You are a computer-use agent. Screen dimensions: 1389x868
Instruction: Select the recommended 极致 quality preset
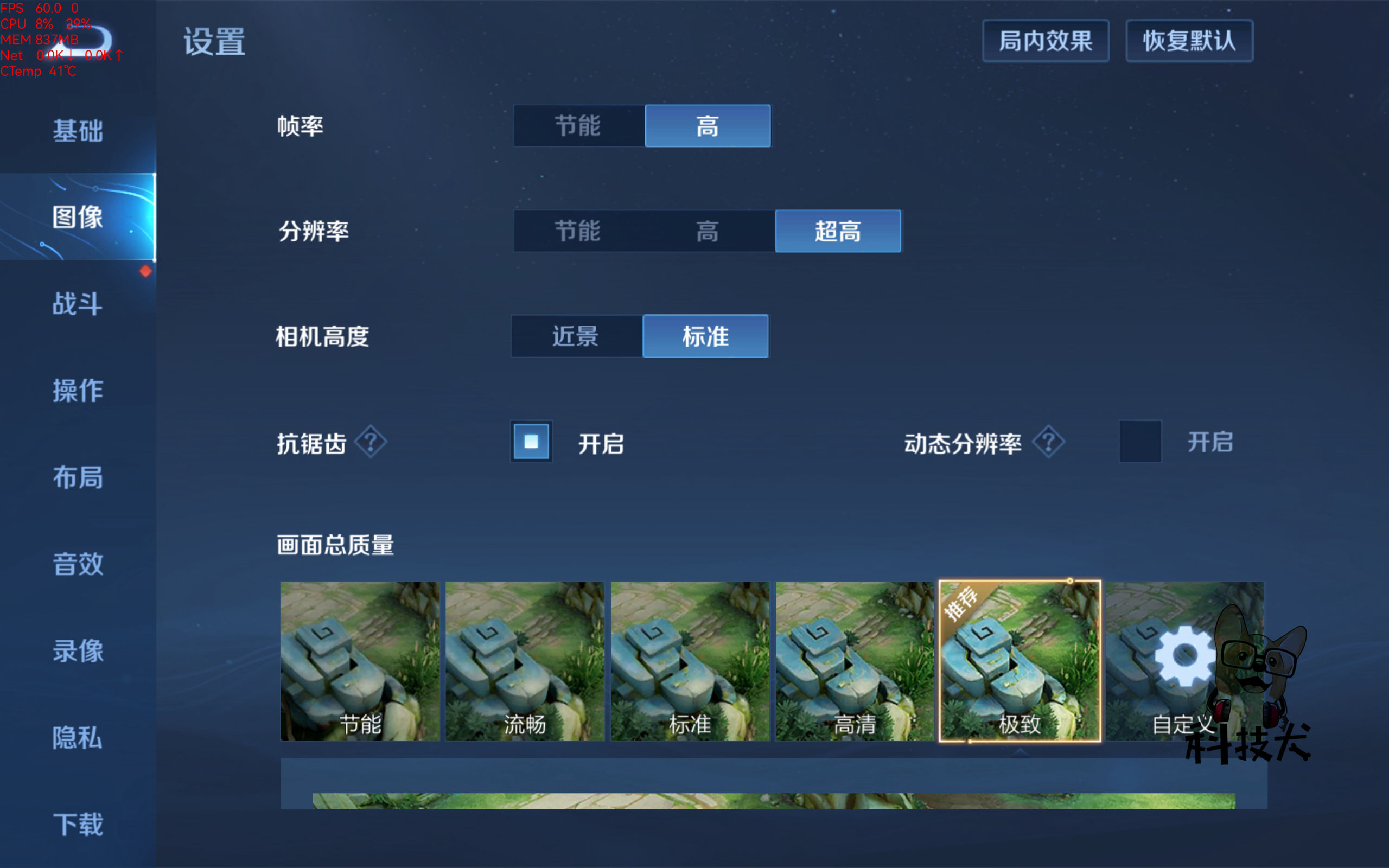tap(1021, 660)
